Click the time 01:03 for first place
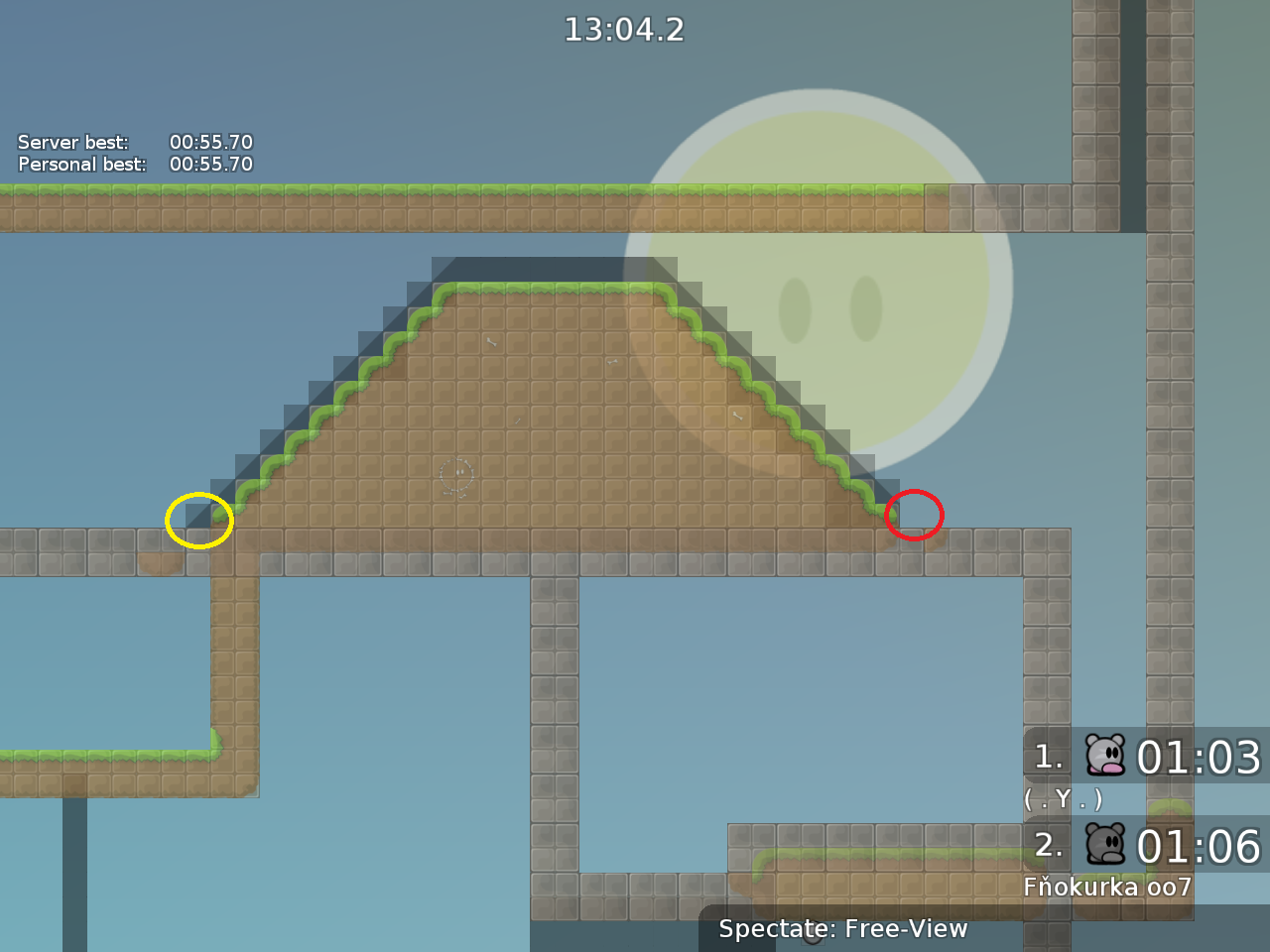This screenshot has width=1270, height=952. click(x=1201, y=759)
